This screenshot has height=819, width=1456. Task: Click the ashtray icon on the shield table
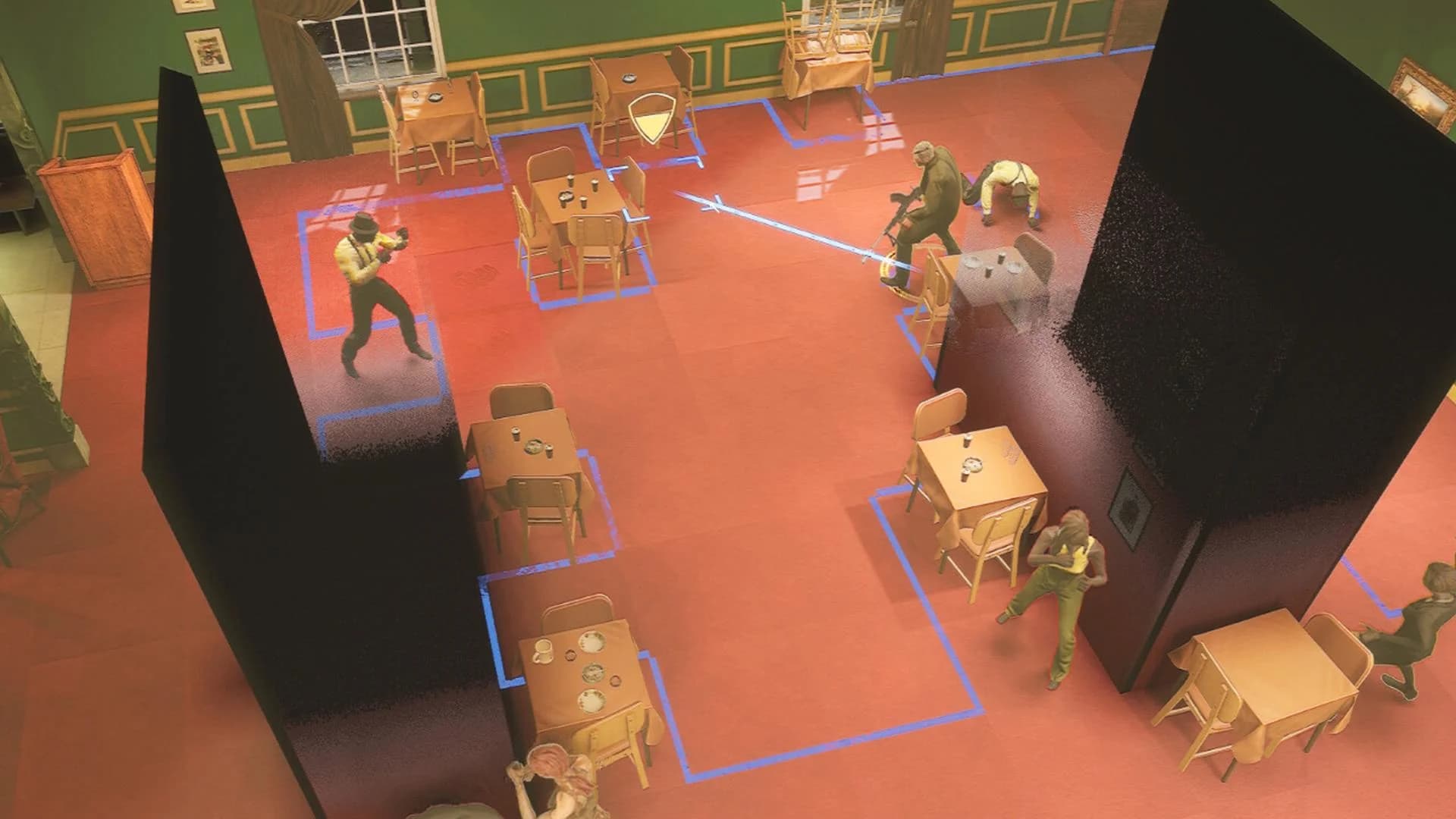click(x=629, y=78)
